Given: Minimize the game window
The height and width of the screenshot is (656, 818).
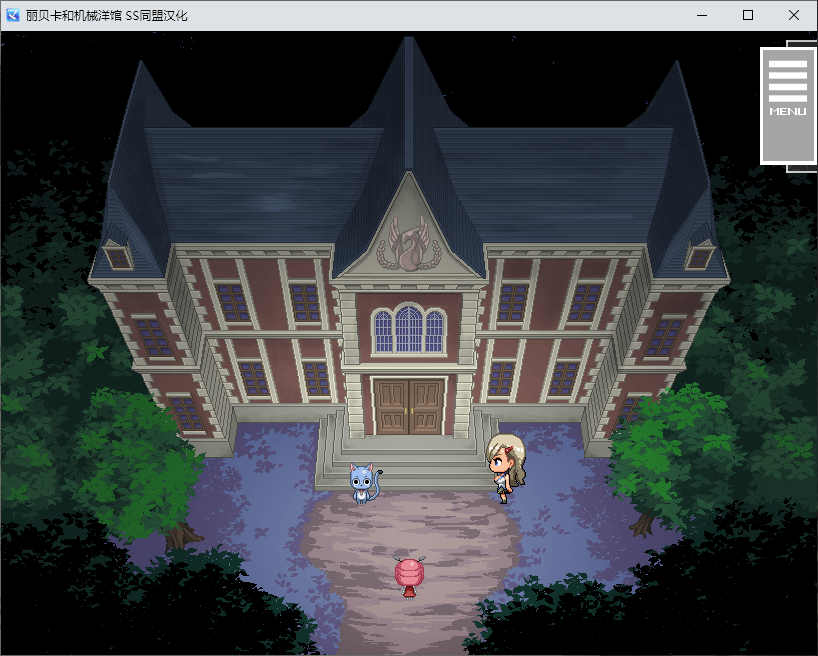Looking at the screenshot, I should click(702, 16).
